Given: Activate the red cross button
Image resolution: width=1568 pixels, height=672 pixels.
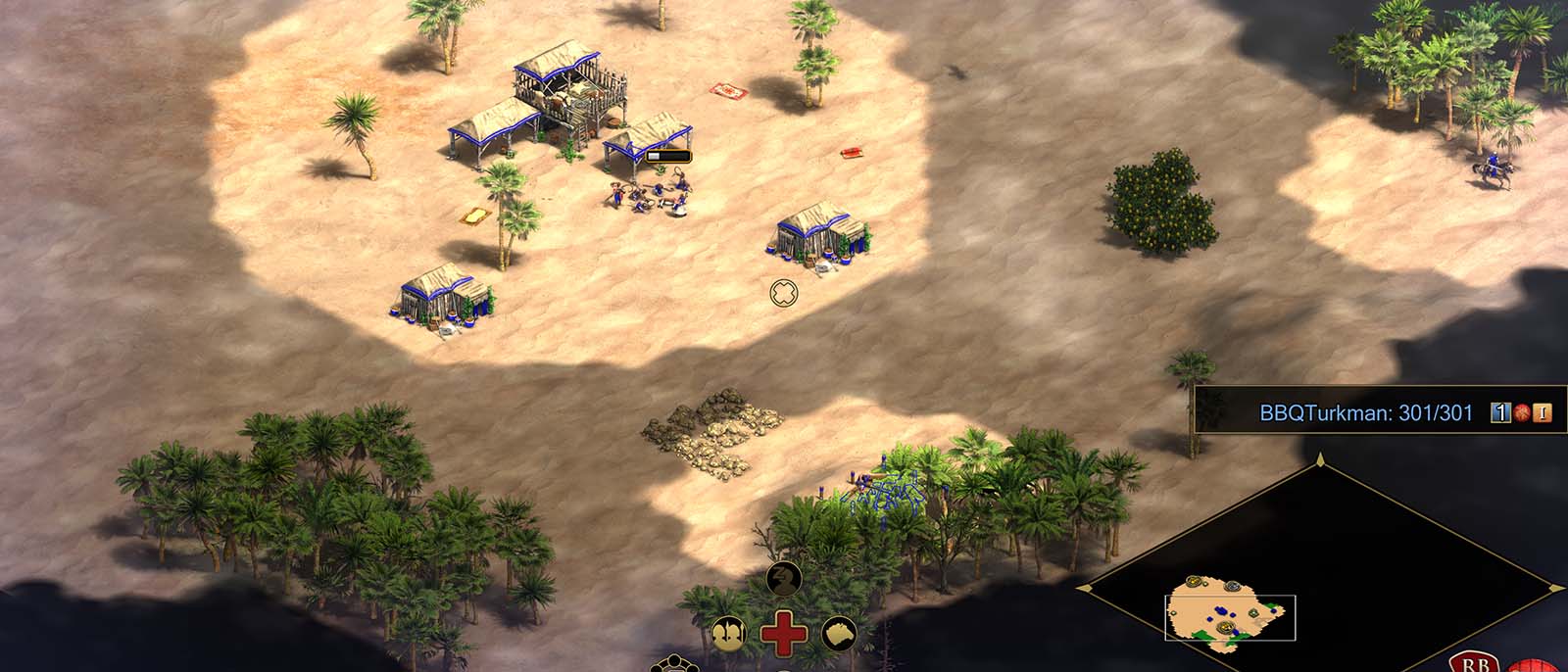Looking at the screenshot, I should pyautogui.click(x=783, y=633).
